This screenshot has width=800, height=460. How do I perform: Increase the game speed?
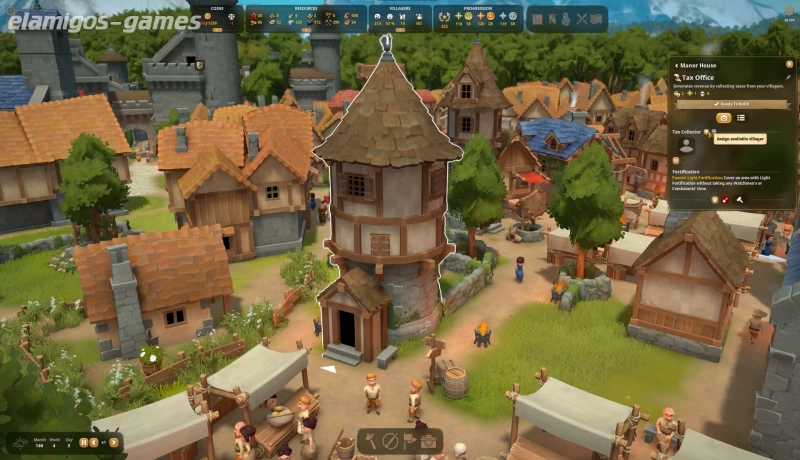coord(115,442)
